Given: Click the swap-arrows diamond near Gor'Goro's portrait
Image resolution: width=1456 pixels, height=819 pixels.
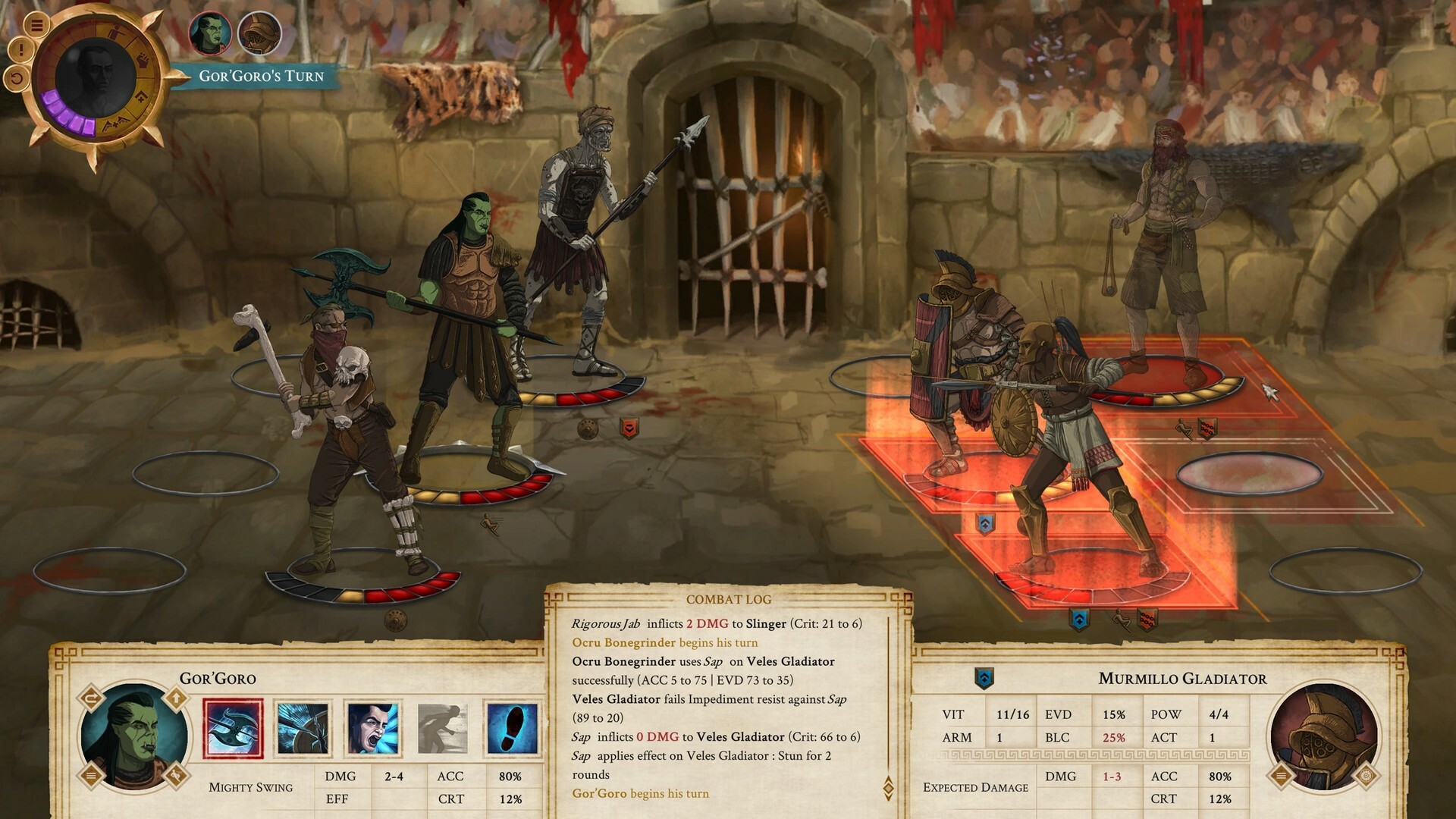Looking at the screenshot, I should [90, 696].
